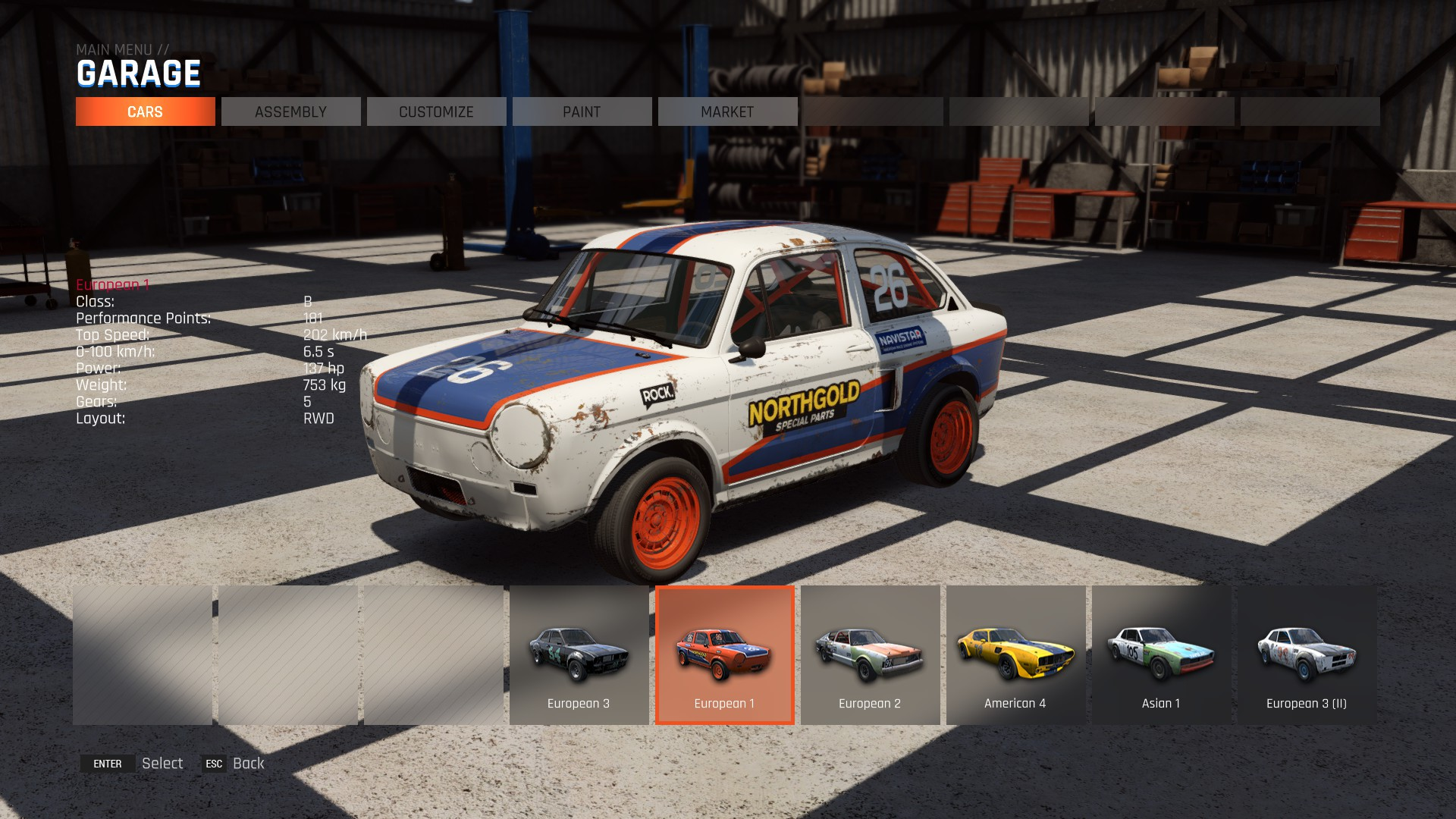Screen dimensions: 1456x819
Task: Open the Assembly tab
Action: tap(290, 111)
